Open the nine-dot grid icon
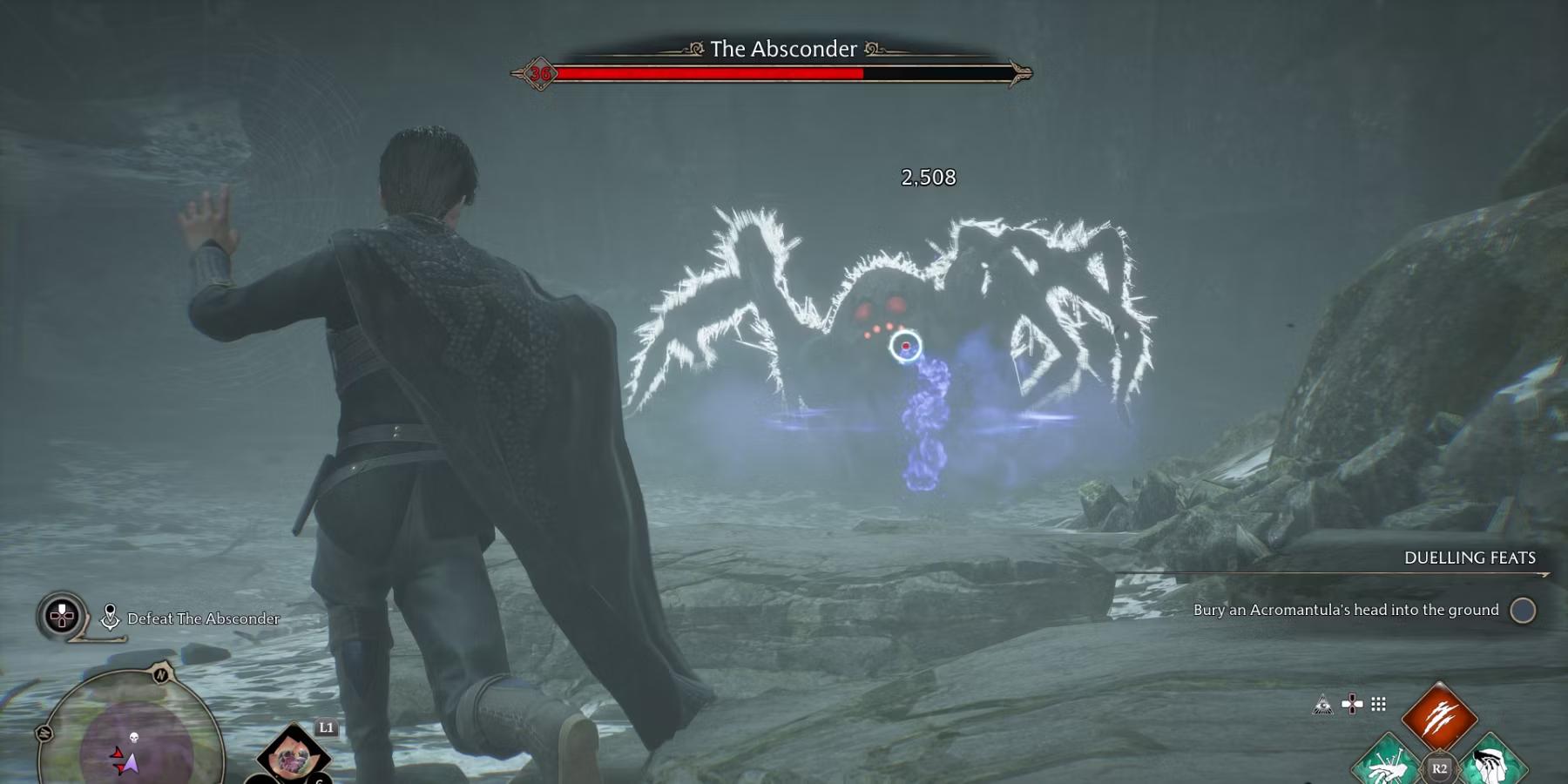This screenshot has width=1568, height=784. 1378,704
